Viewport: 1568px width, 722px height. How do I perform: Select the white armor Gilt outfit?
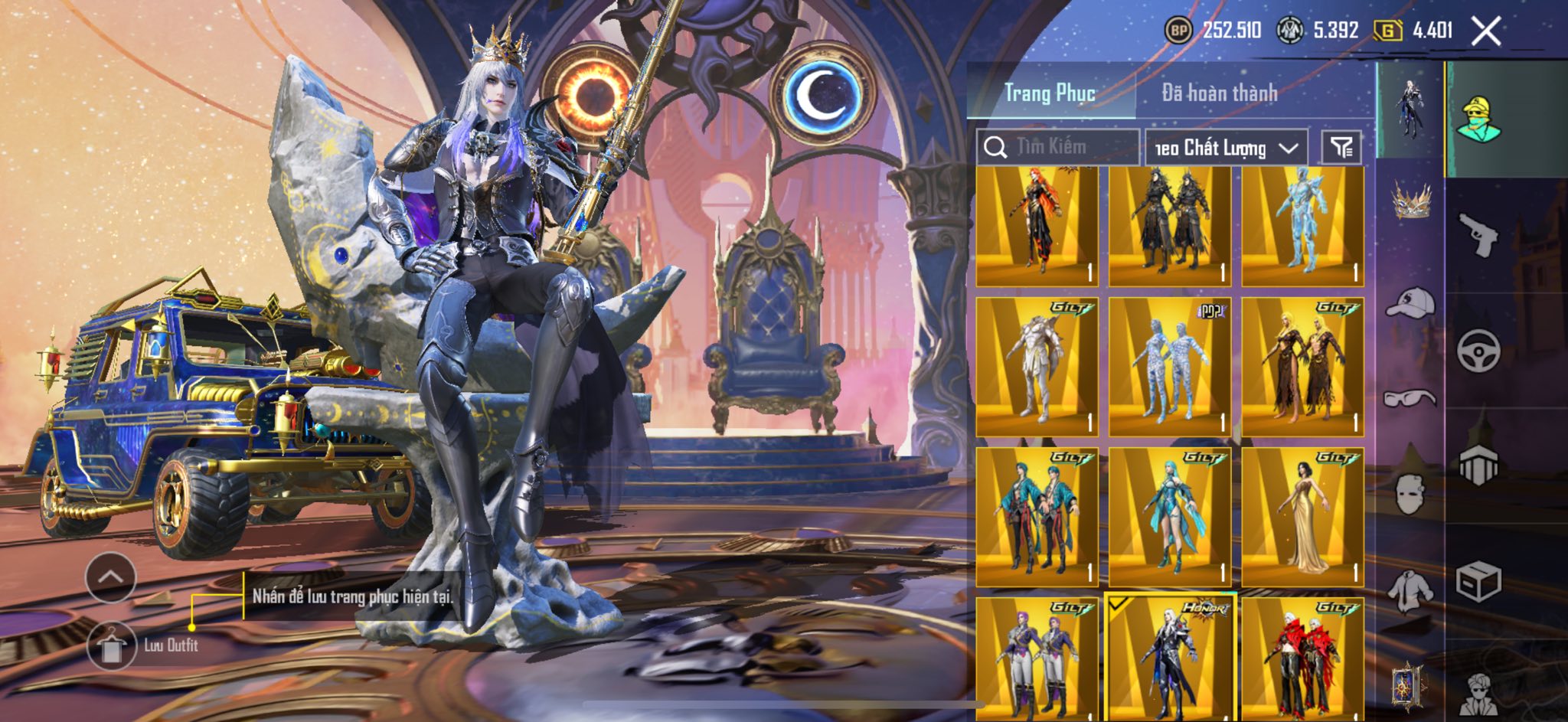pyautogui.click(x=1037, y=368)
